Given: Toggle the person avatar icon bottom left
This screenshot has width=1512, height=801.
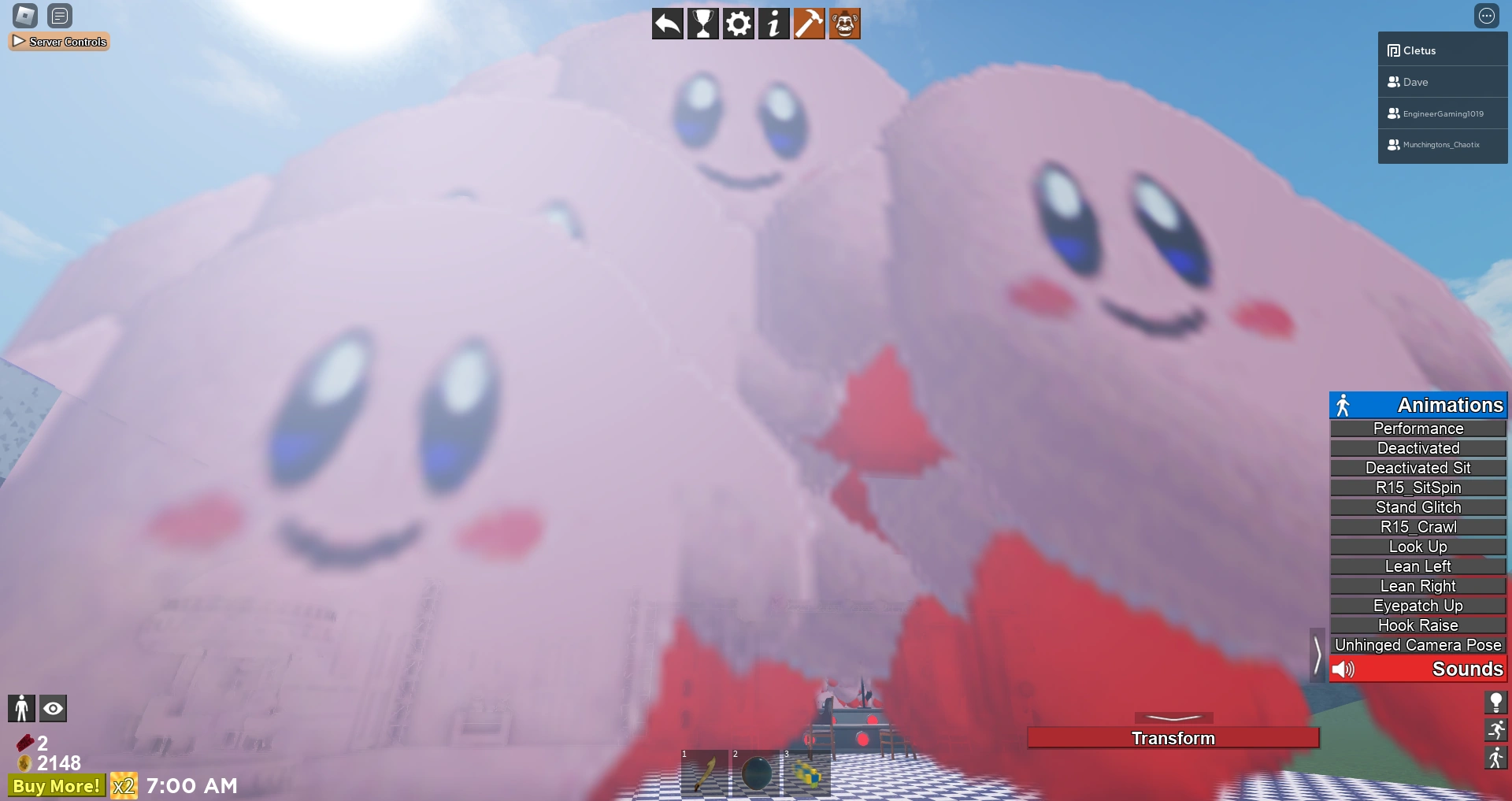Looking at the screenshot, I should (21, 708).
